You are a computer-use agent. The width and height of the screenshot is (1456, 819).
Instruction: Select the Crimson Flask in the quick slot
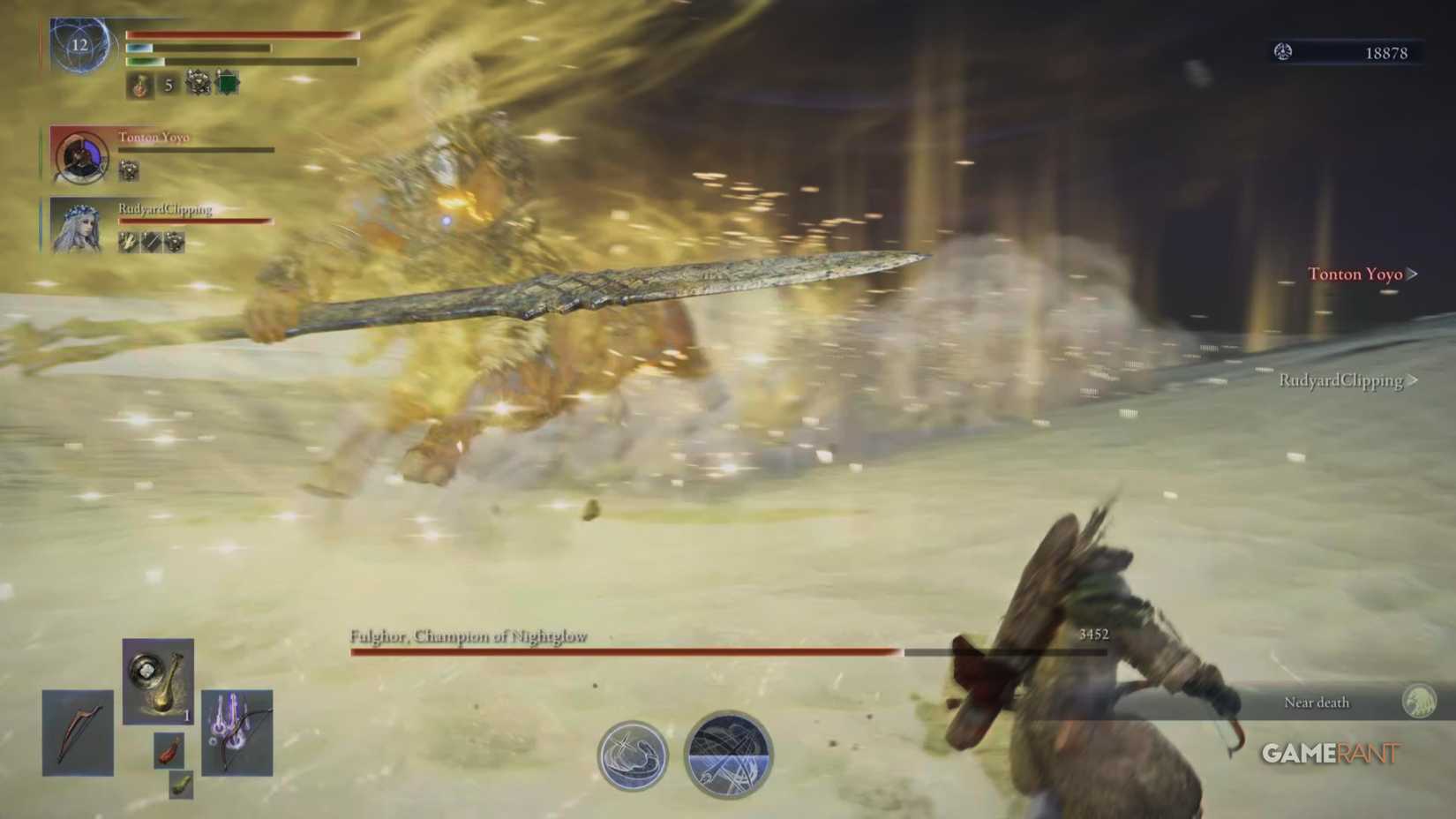tap(139, 87)
